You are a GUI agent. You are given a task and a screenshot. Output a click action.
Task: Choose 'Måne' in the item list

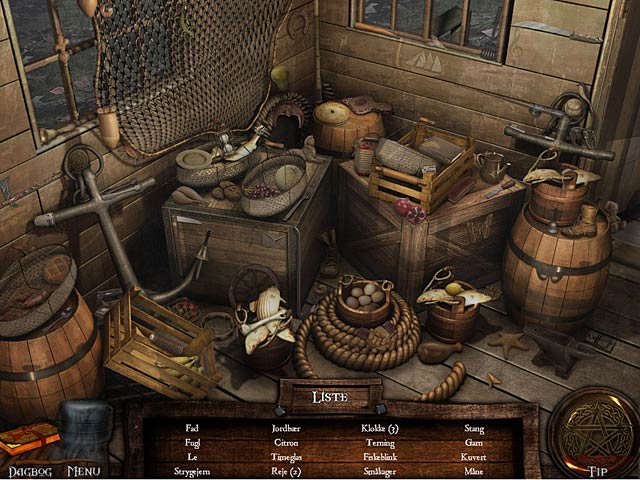474,467
